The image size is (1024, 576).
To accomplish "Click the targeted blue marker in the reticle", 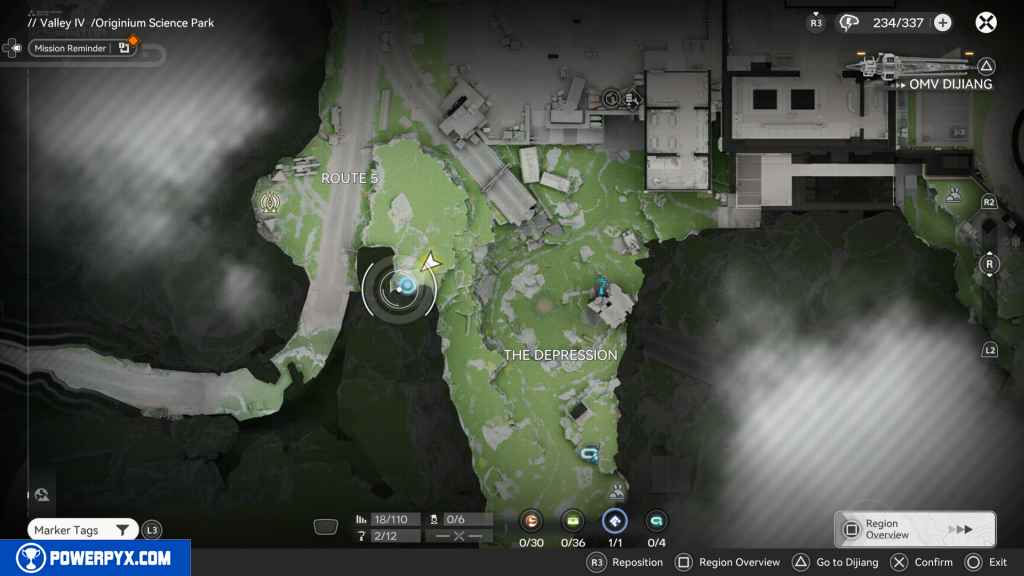I will (x=407, y=286).
